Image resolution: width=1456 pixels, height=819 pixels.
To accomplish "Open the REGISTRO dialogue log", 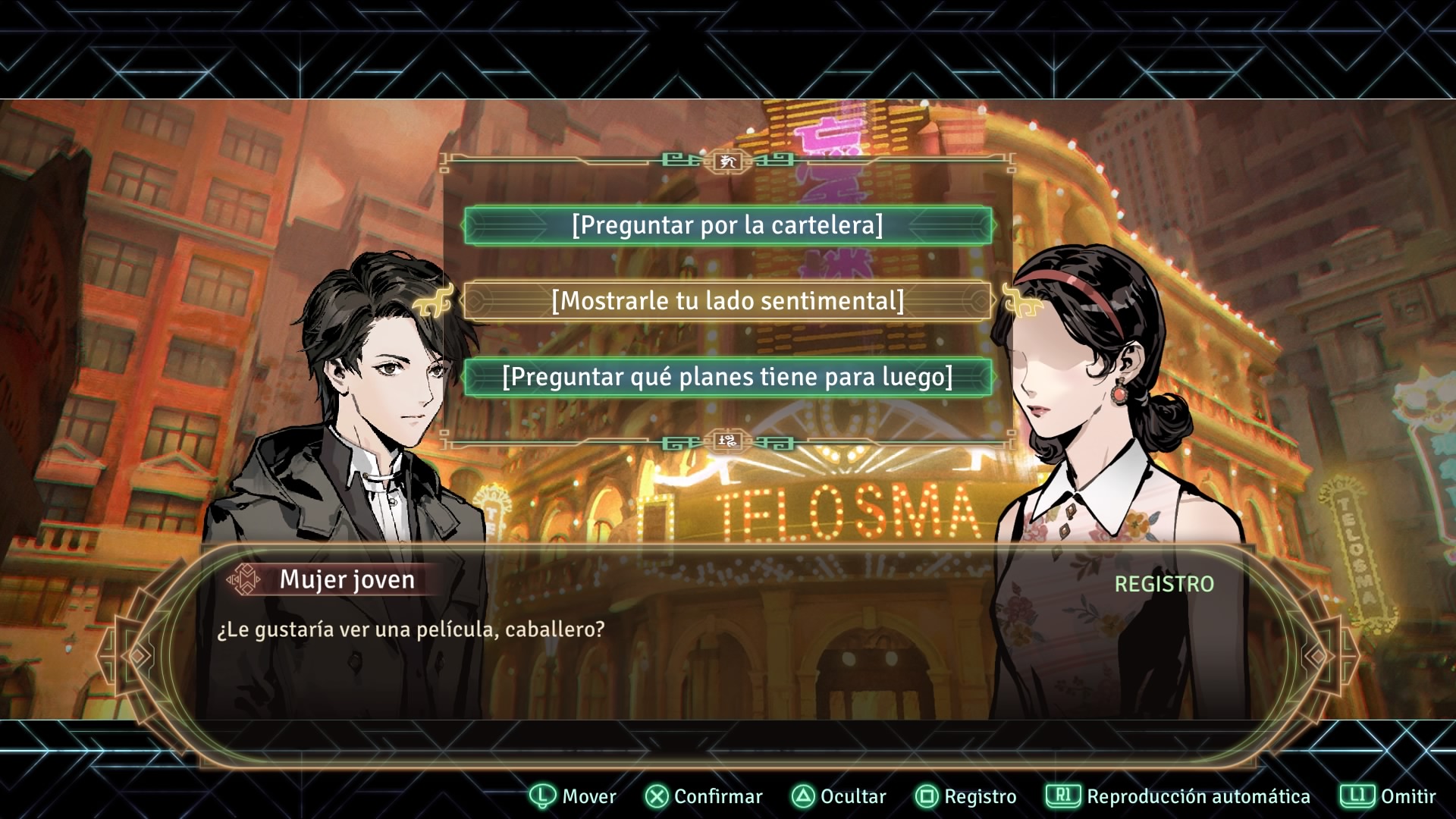I will [x=1163, y=584].
